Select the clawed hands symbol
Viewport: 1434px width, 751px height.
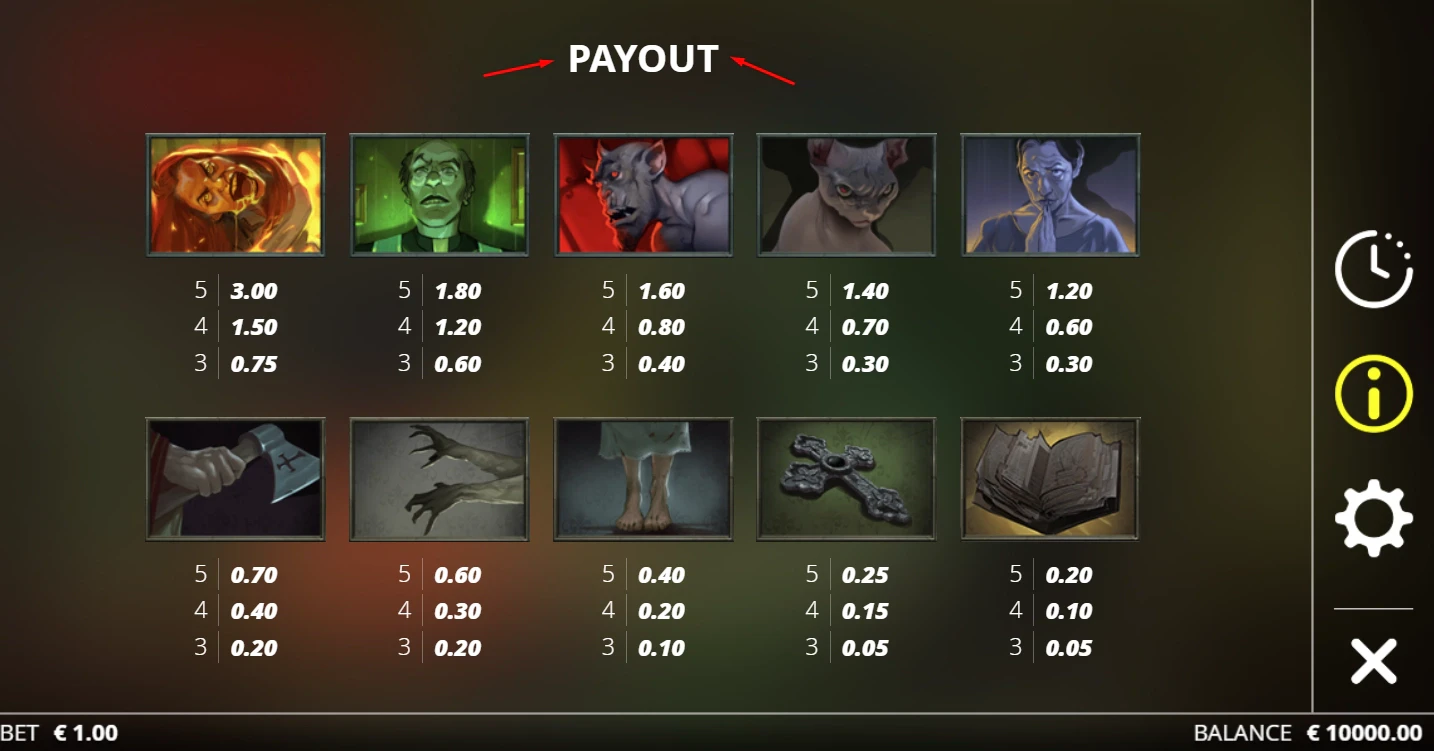(x=439, y=478)
